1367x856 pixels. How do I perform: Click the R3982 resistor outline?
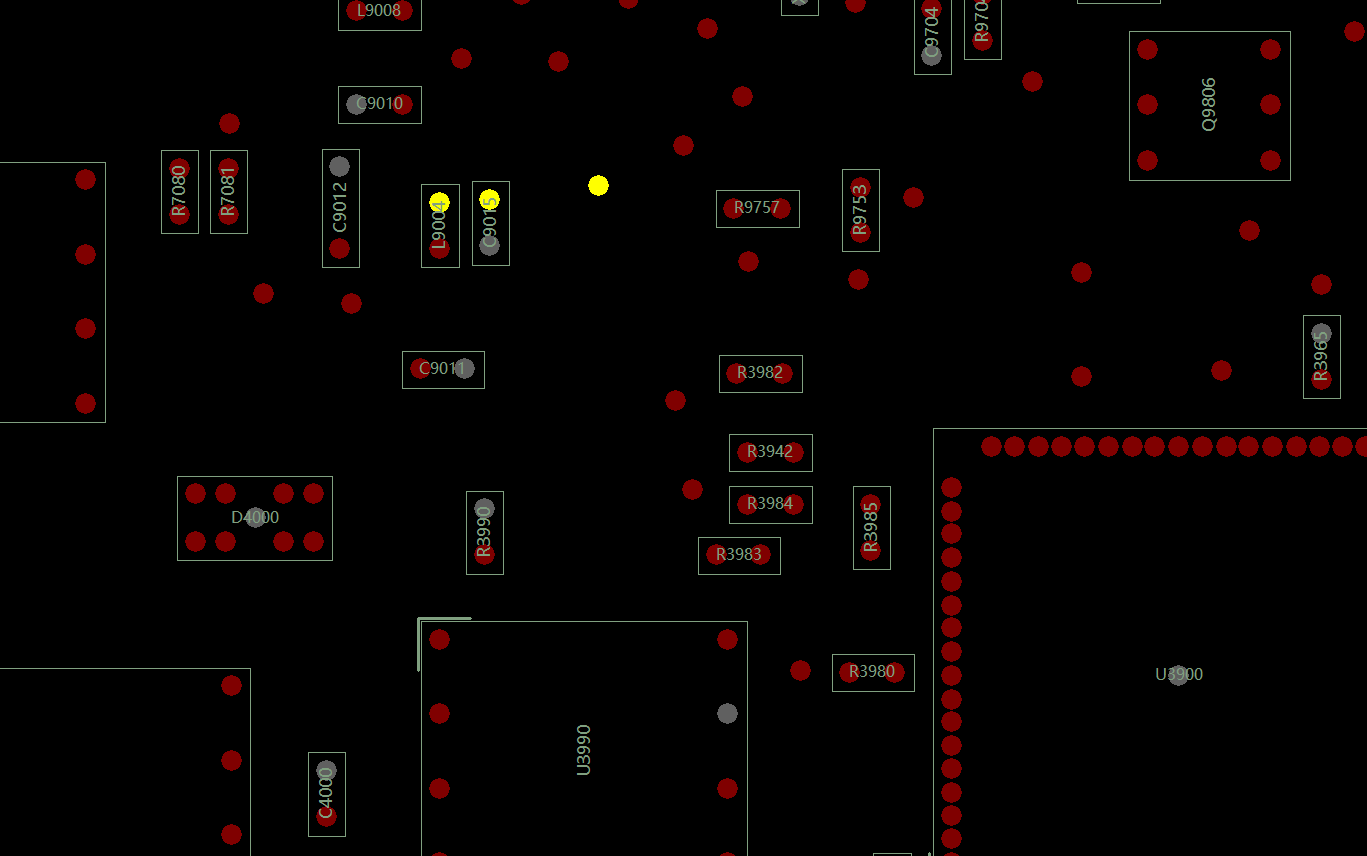tap(760, 373)
